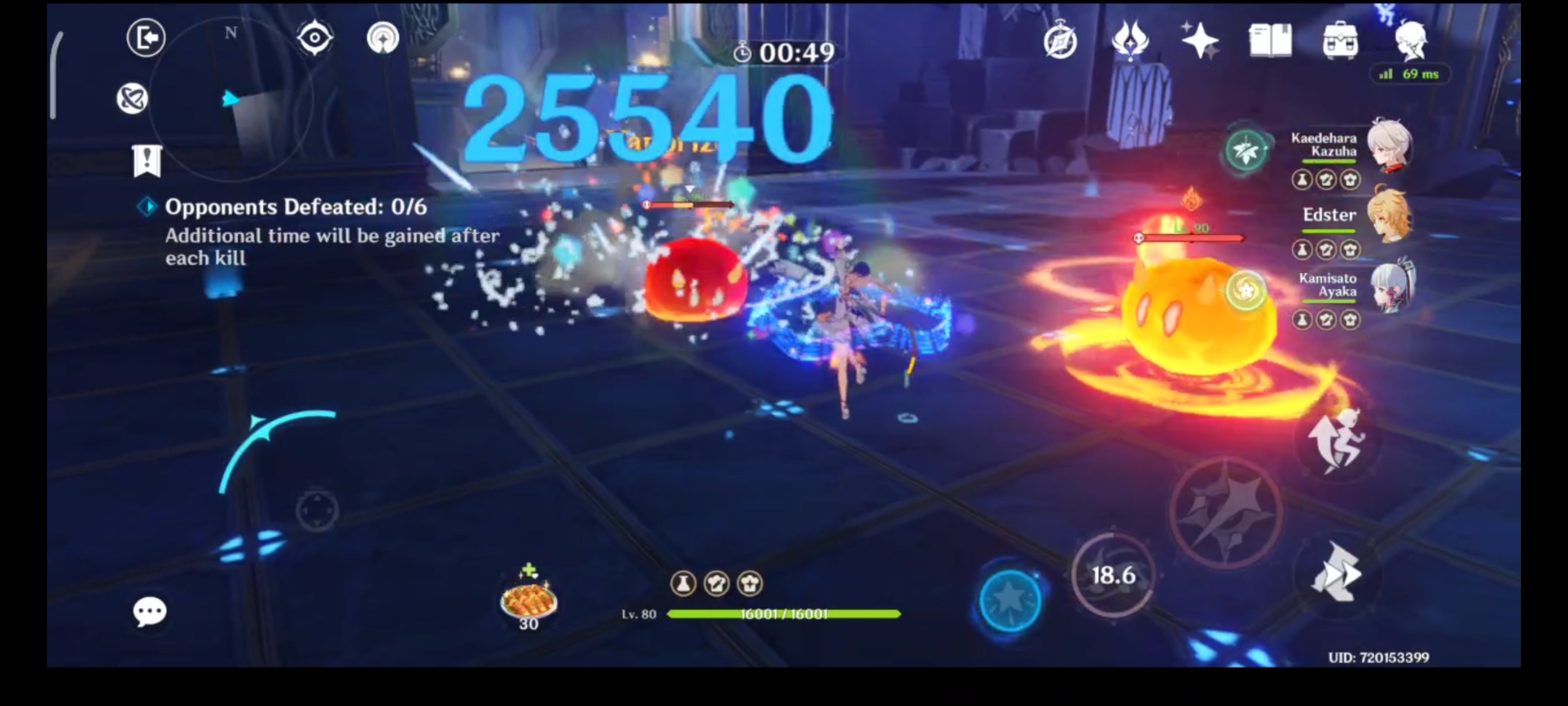Screen dimensions: 1568x706
Task: Trigger the elemental skill on cooldown 18.6
Action: click(x=1114, y=576)
